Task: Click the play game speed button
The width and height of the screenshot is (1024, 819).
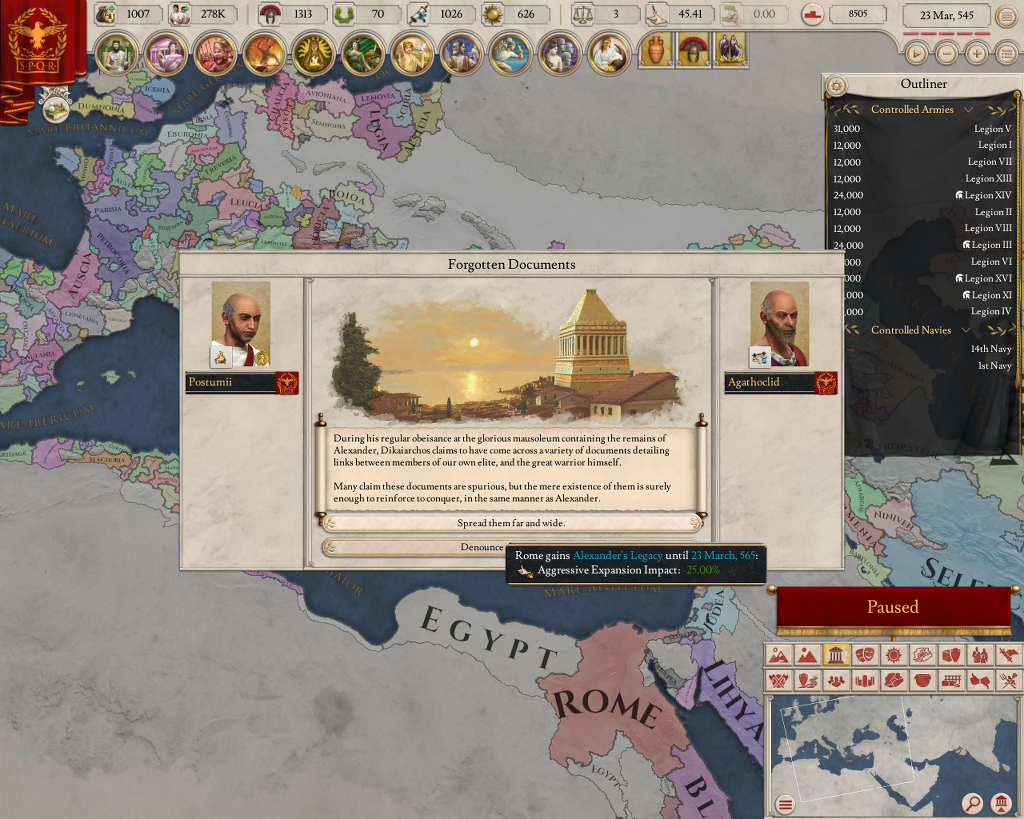Action: 915,54
